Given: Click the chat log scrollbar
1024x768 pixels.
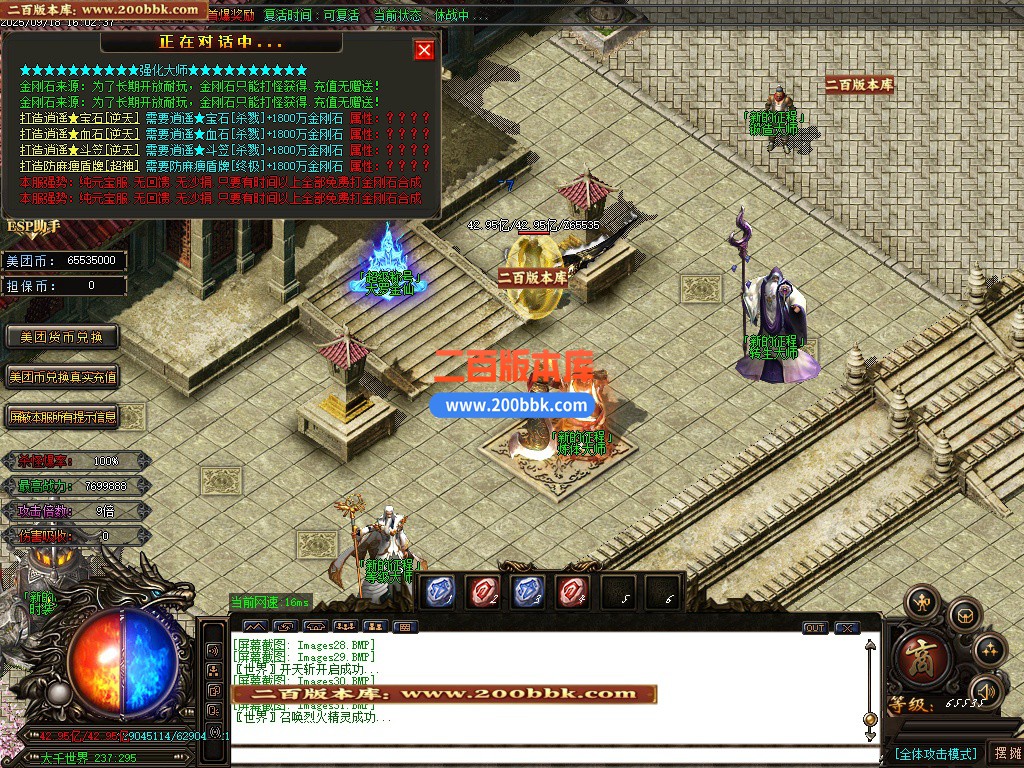Looking at the screenshot, I should (x=870, y=680).
